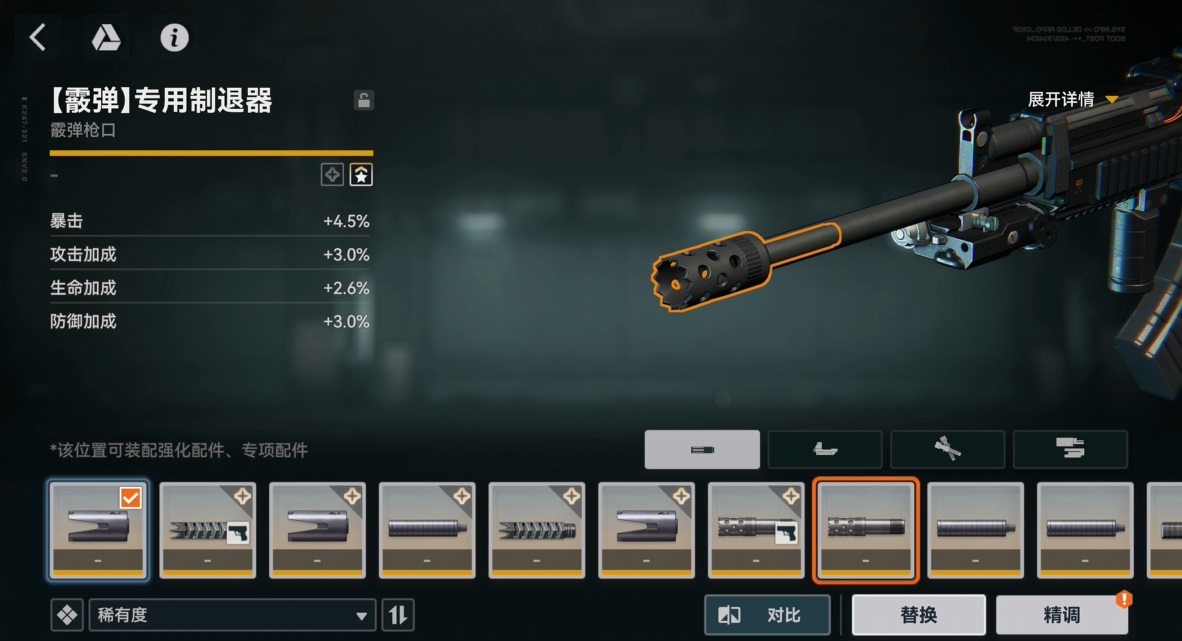Click the star badge icon

[x=361, y=175]
